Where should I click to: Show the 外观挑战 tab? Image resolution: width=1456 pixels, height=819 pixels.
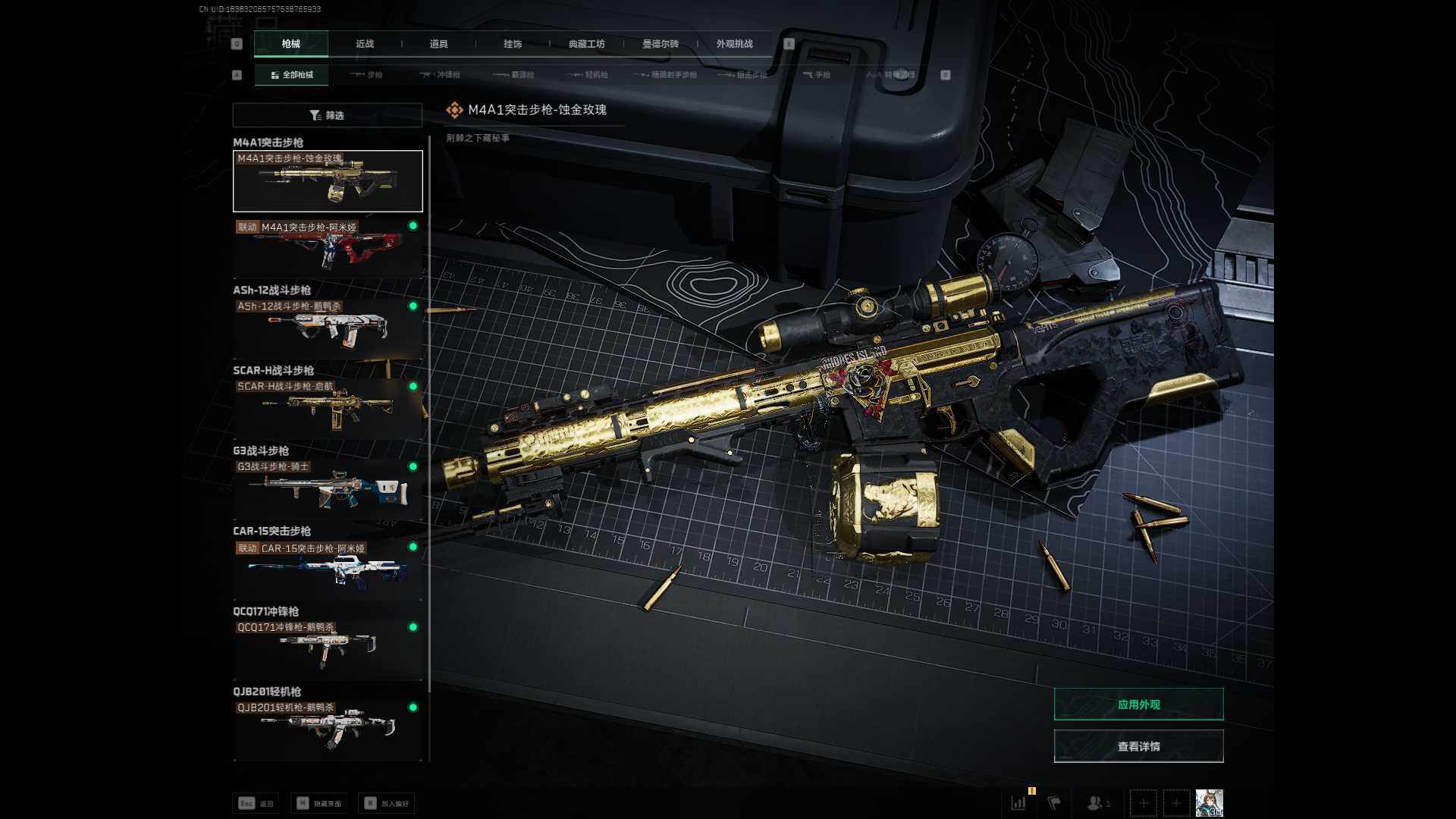click(734, 44)
